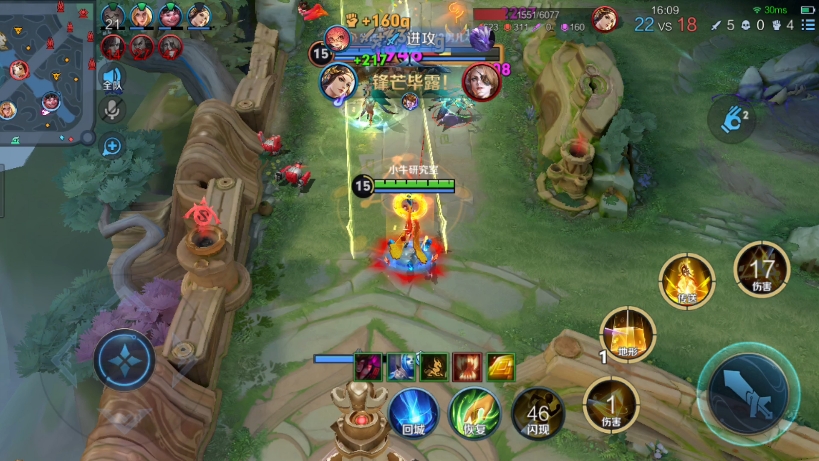The width and height of the screenshot is (819, 461).
Task: Open the quick chat message button
Action: pos(112,147)
